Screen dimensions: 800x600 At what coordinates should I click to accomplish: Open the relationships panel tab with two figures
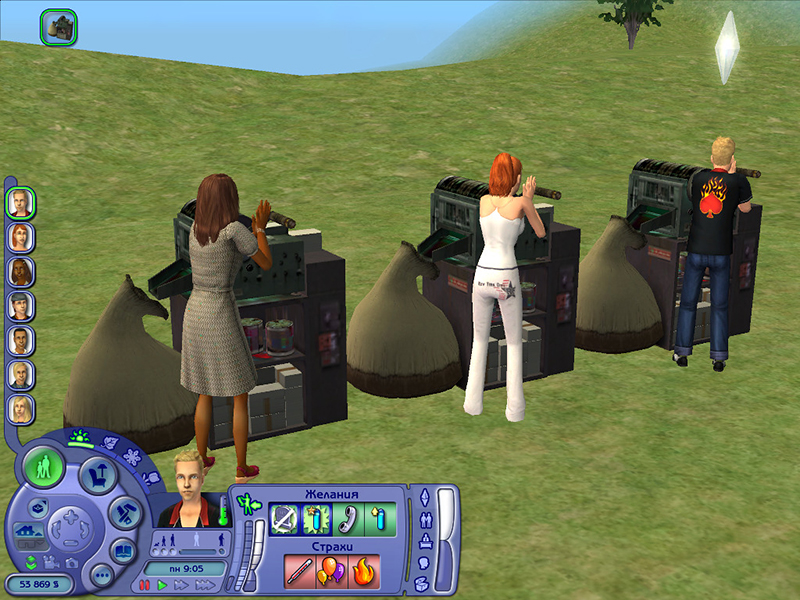[424, 519]
